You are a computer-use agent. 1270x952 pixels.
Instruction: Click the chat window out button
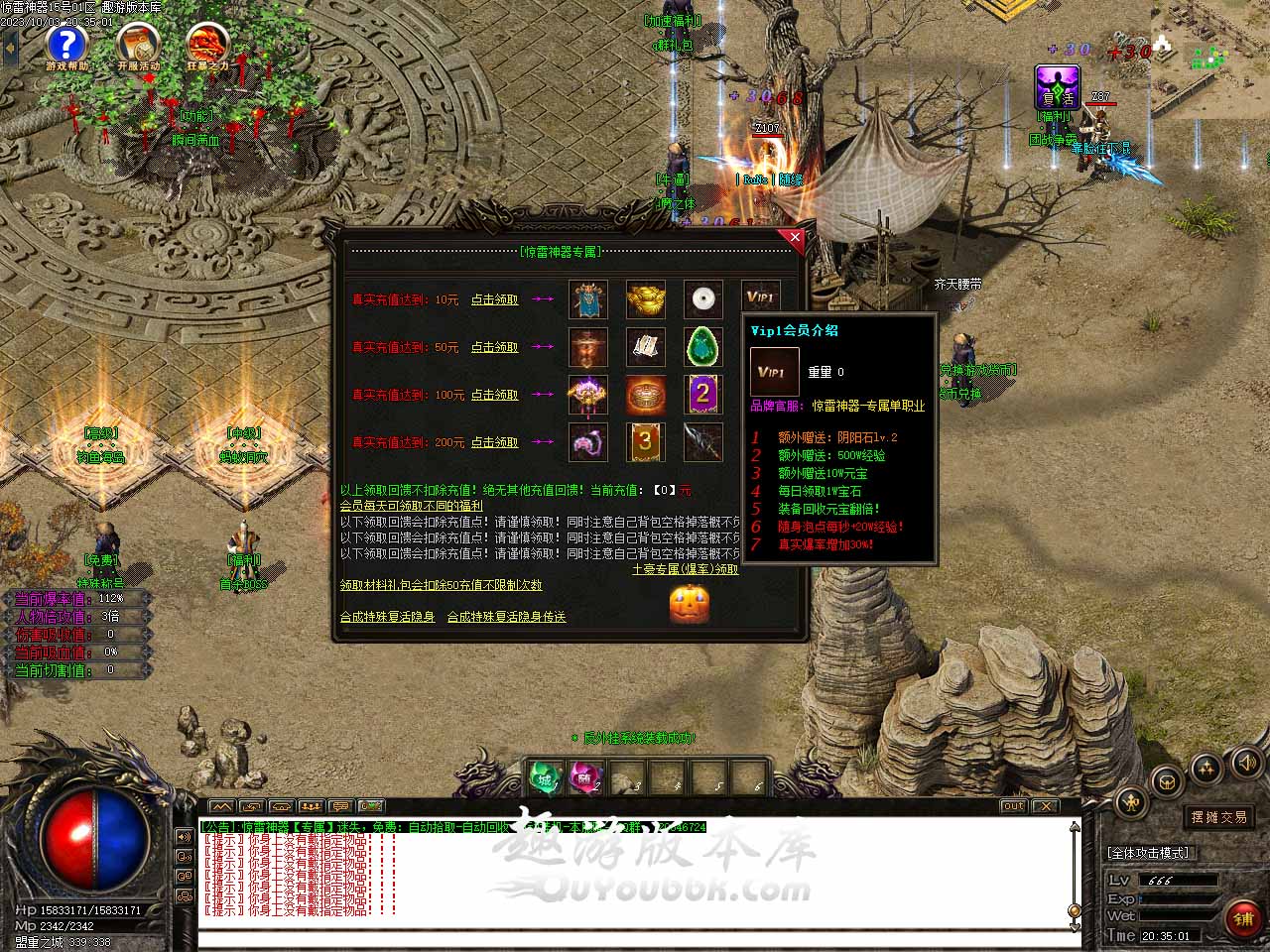click(x=1013, y=806)
